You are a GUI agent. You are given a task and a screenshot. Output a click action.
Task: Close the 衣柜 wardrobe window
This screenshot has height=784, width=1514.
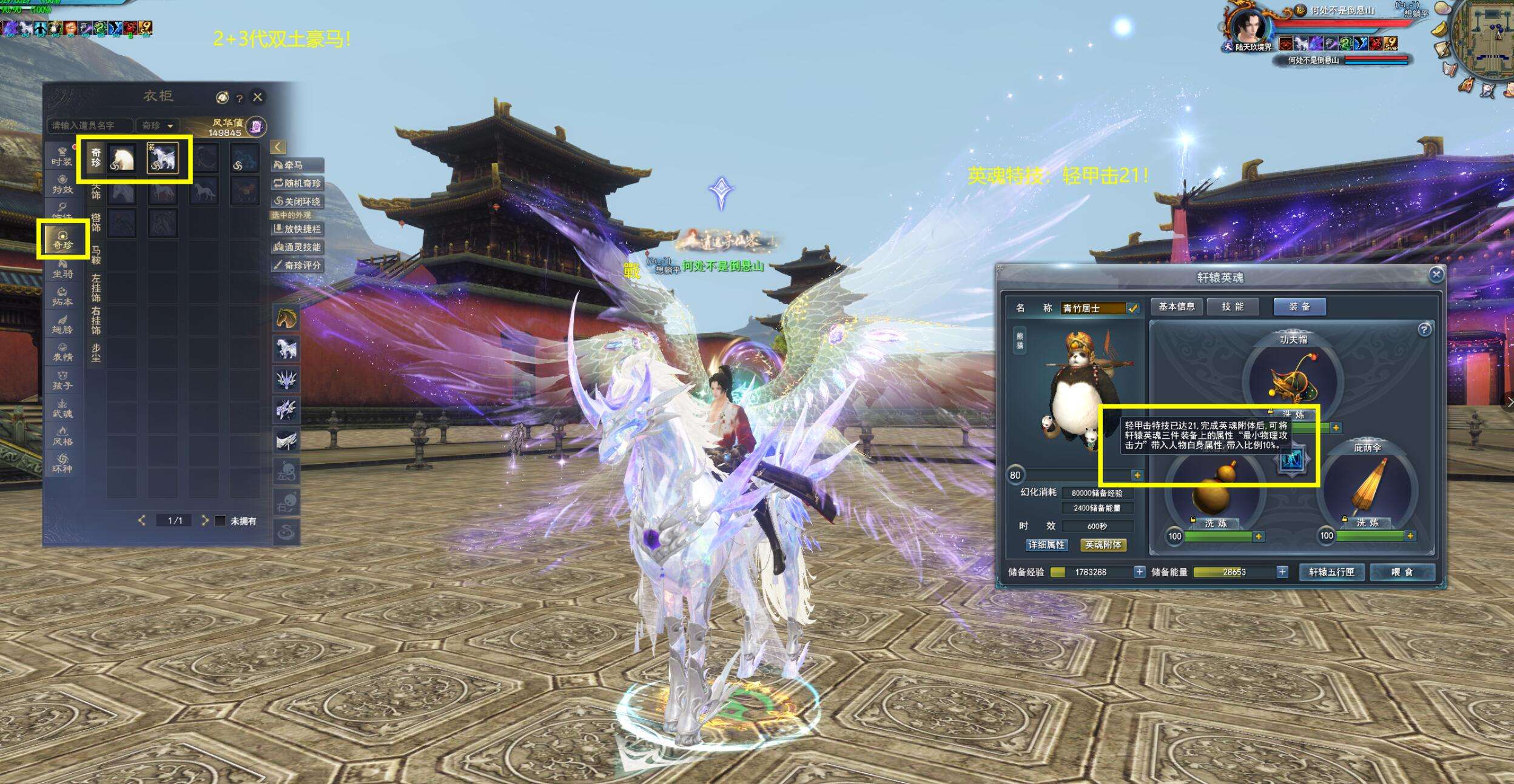coord(258,97)
